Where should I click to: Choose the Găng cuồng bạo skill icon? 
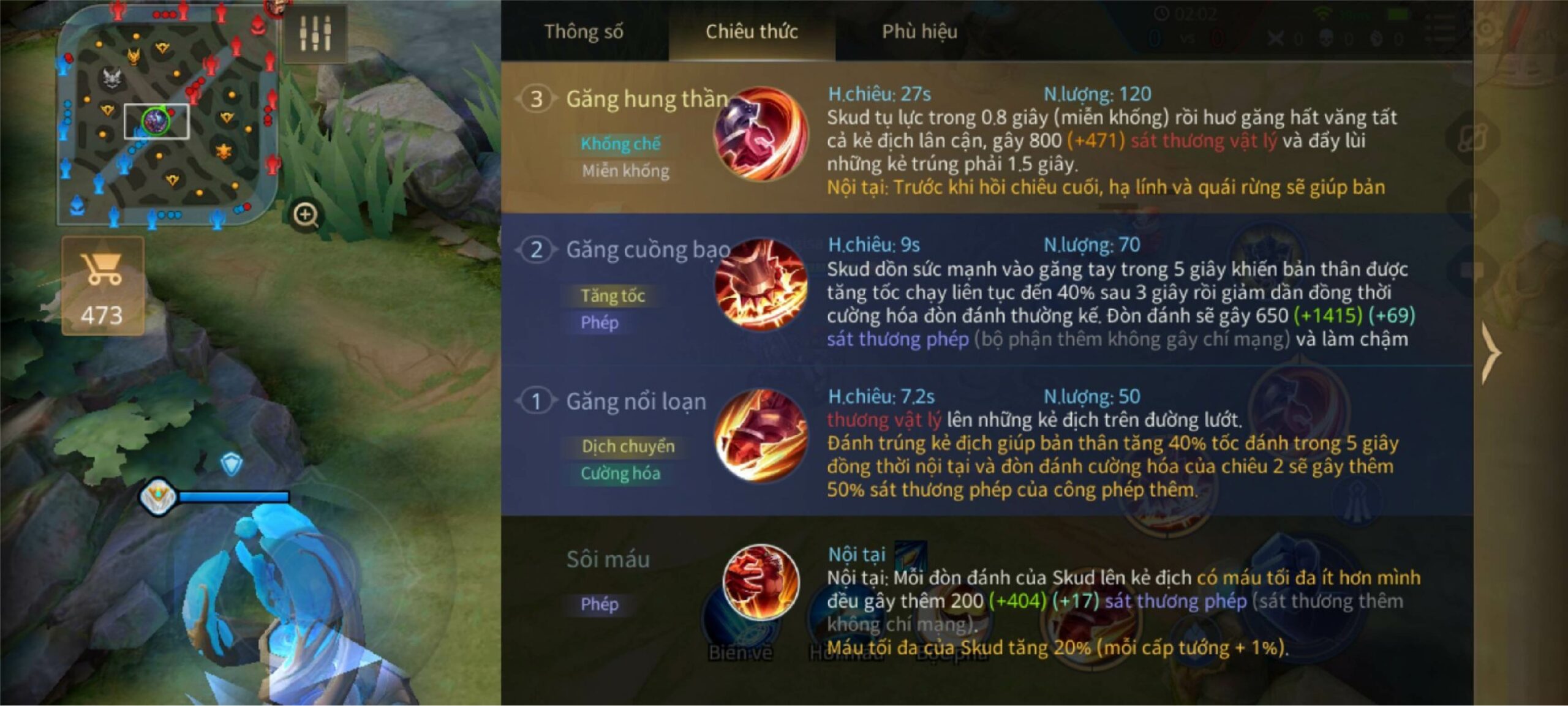pyautogui.click(x=760, y=285)
